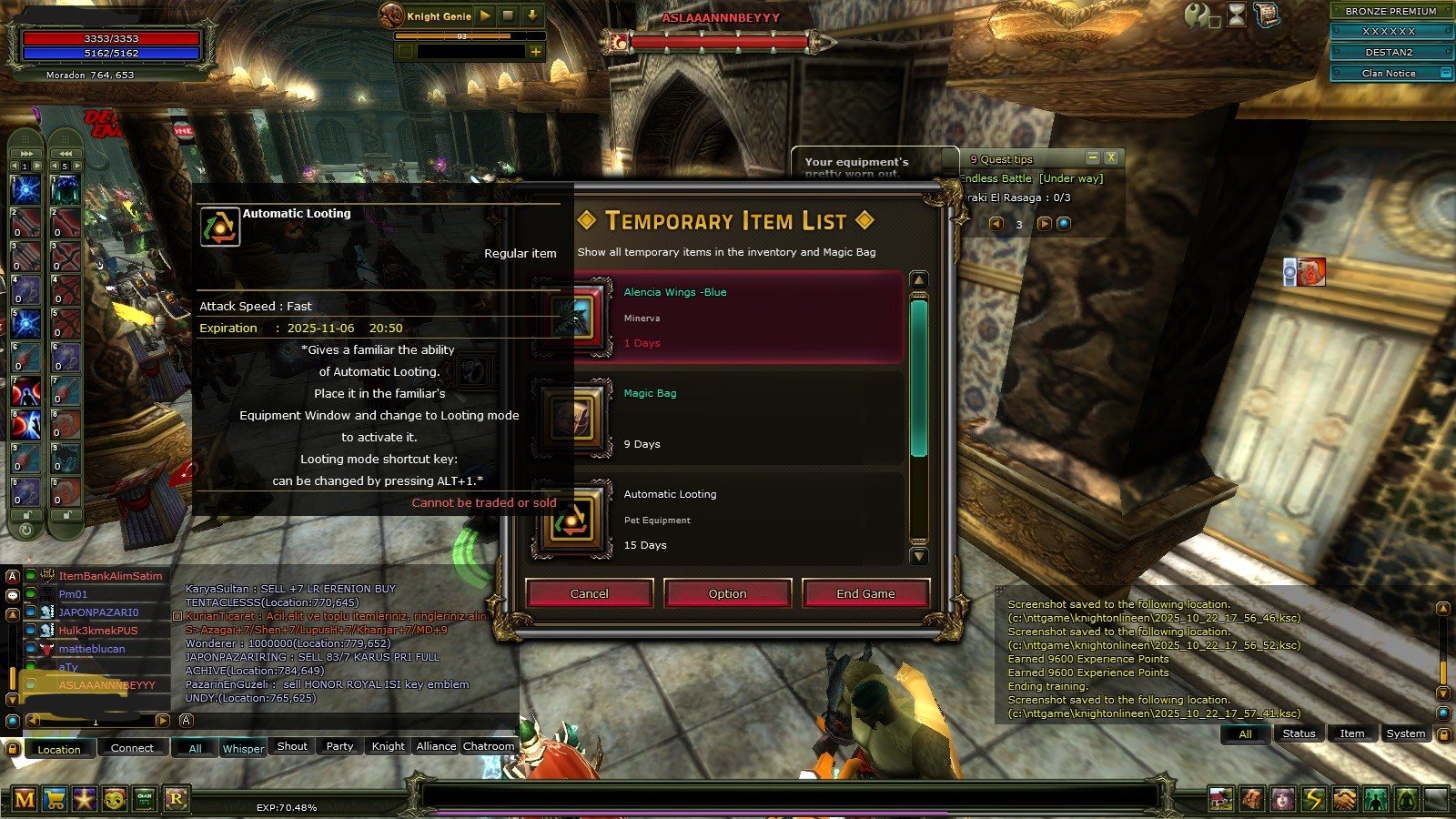Choose End Game in the dialog
This screenshot has width=1456, height=819.
[865, 593]
